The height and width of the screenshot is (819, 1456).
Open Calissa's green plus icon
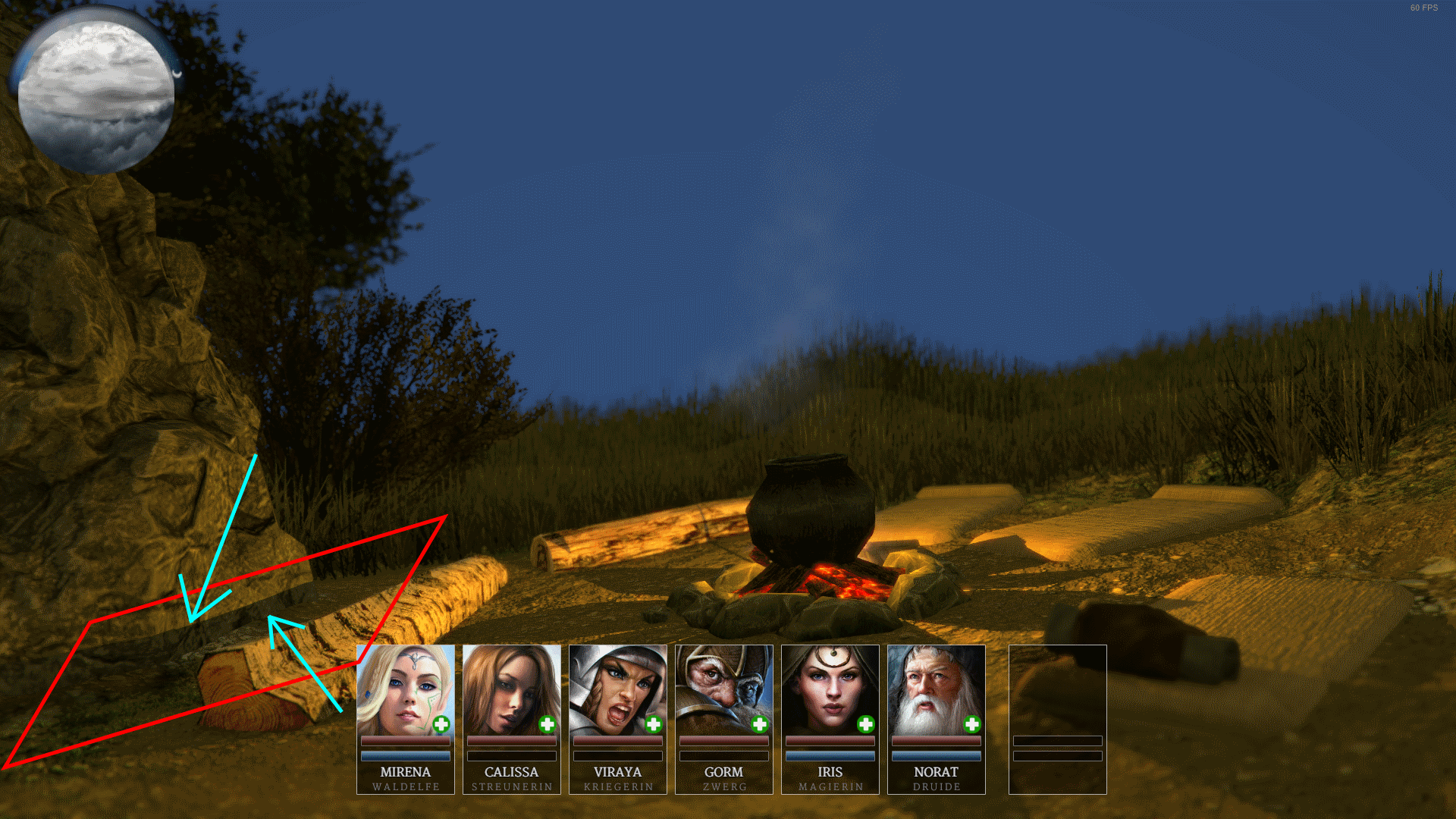tap(548, 724)
